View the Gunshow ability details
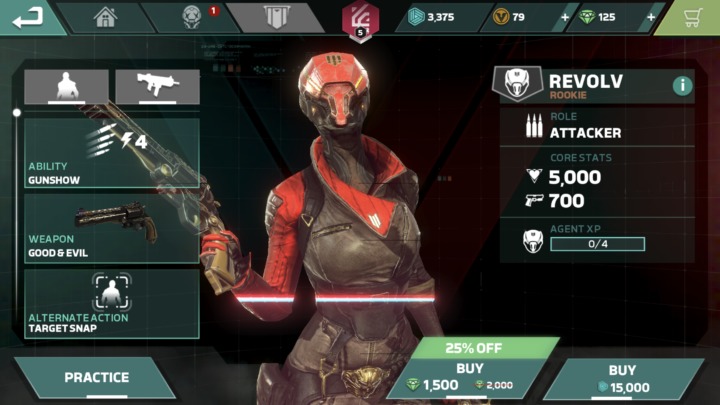720x405 pixels. click(x=111, y=153)
